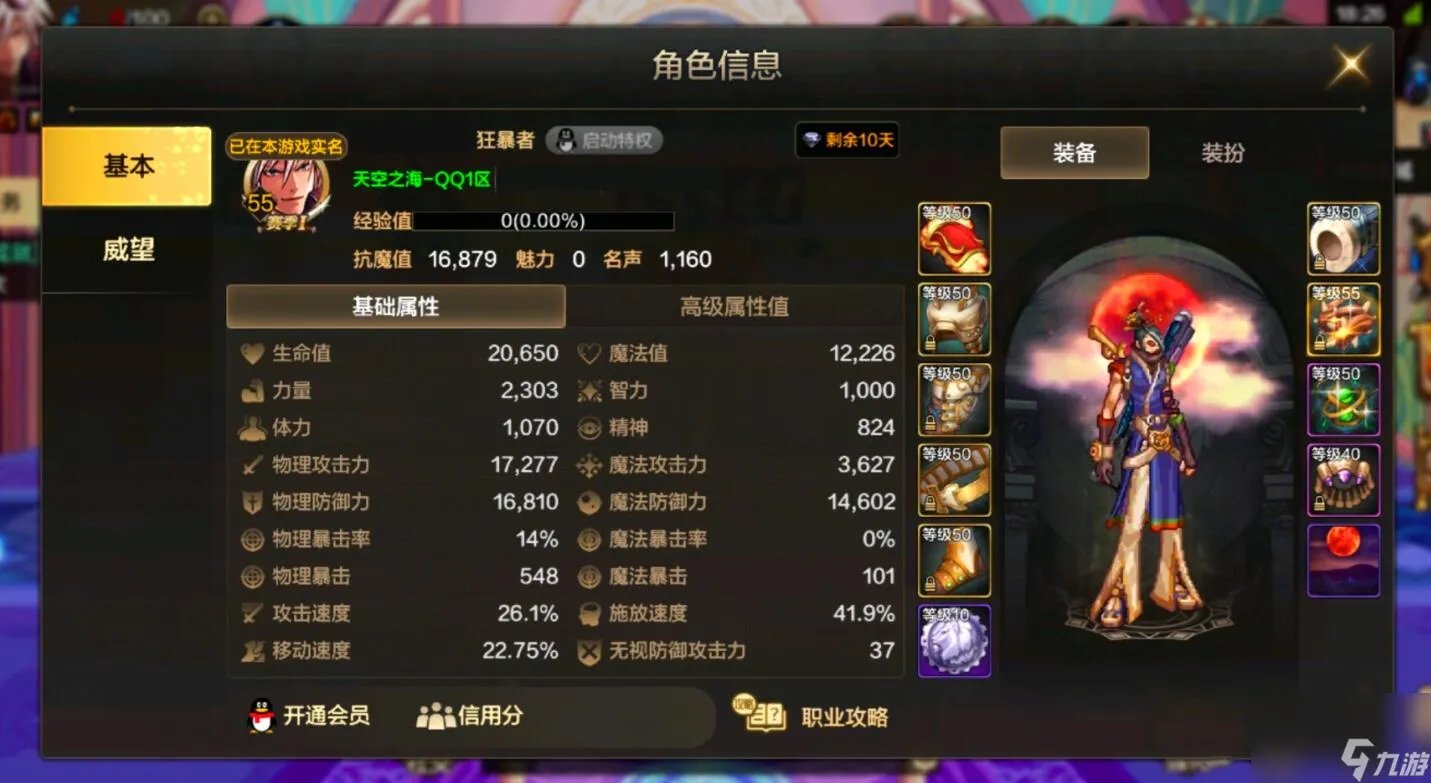Click the level 55 bracelet equipment slot
The image size is (1431, 783).
point(1344,318)
